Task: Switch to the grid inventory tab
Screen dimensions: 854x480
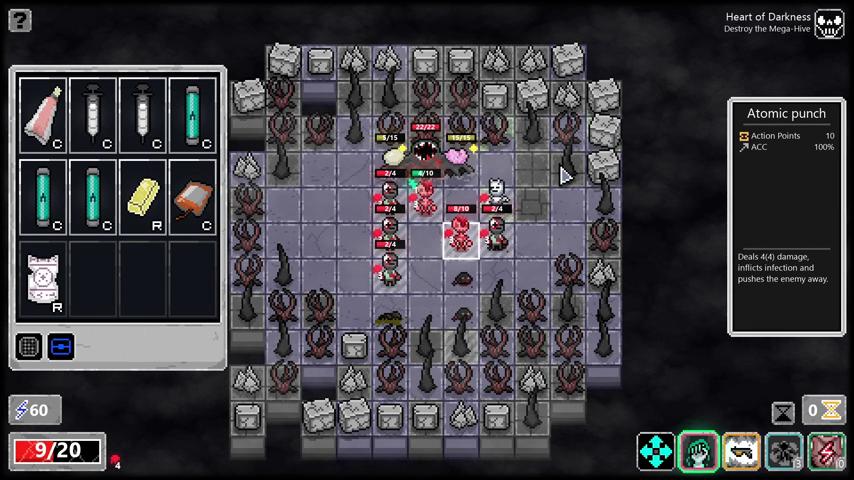Action: point(29,347)
